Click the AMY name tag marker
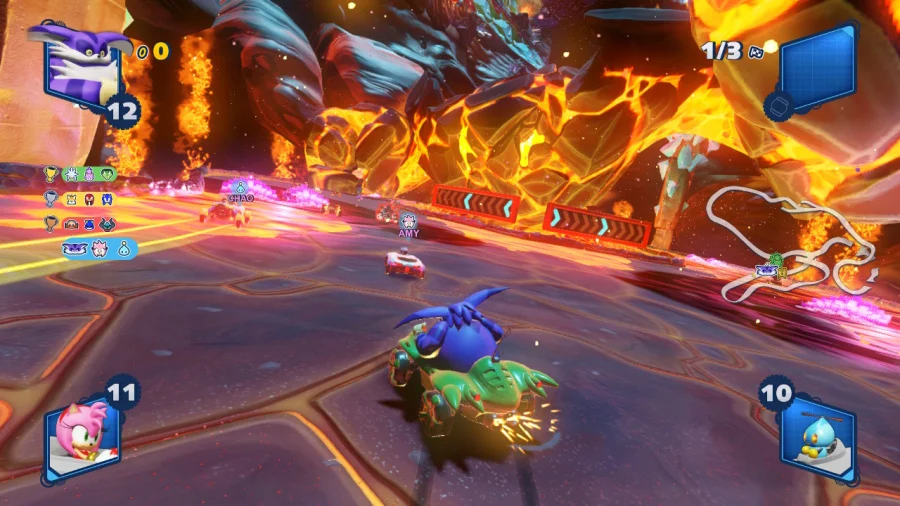This screenshot has height=506, width=900. point(408,226)
